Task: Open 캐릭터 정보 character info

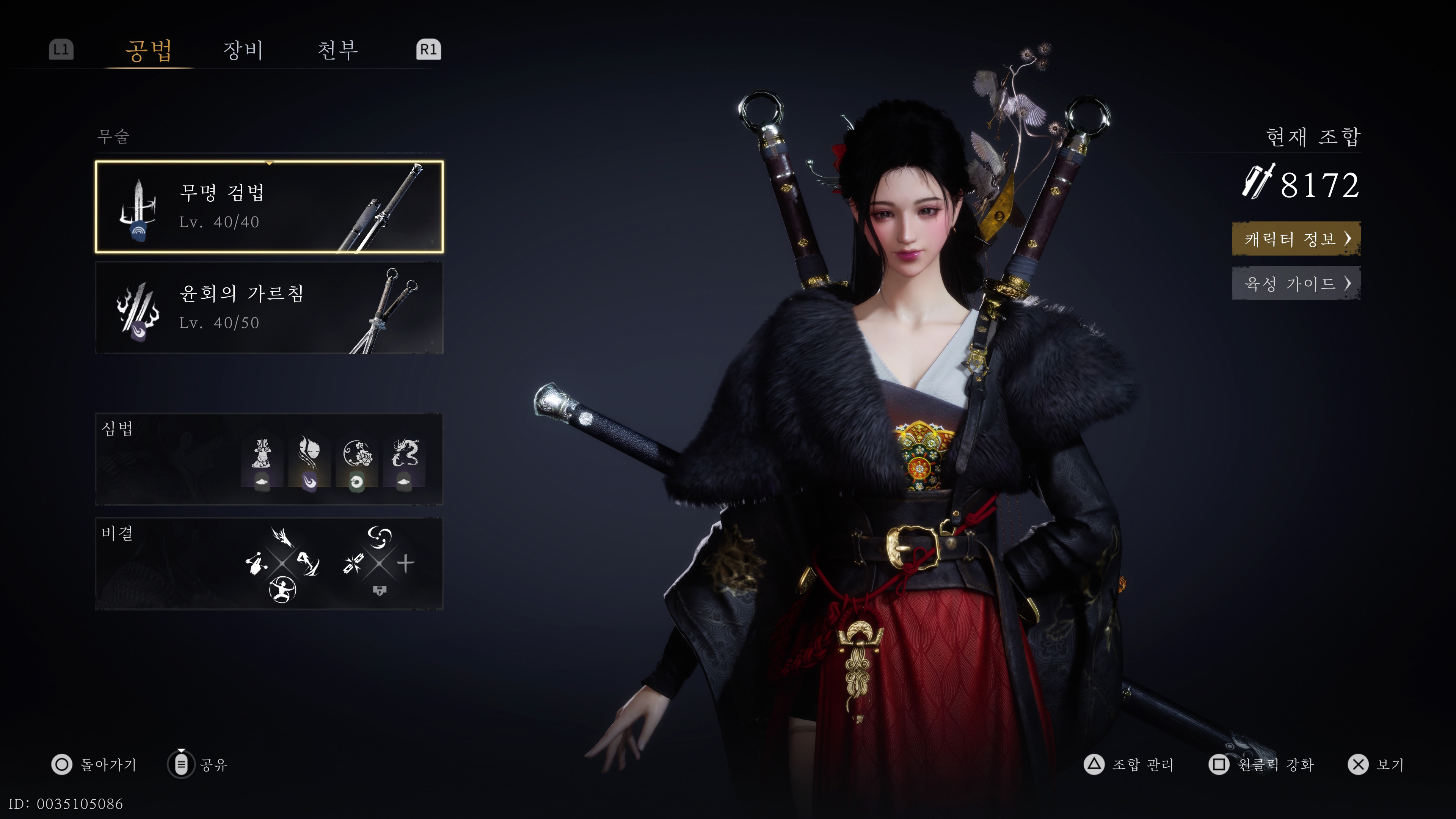Action: click(x=1296, y=238)
